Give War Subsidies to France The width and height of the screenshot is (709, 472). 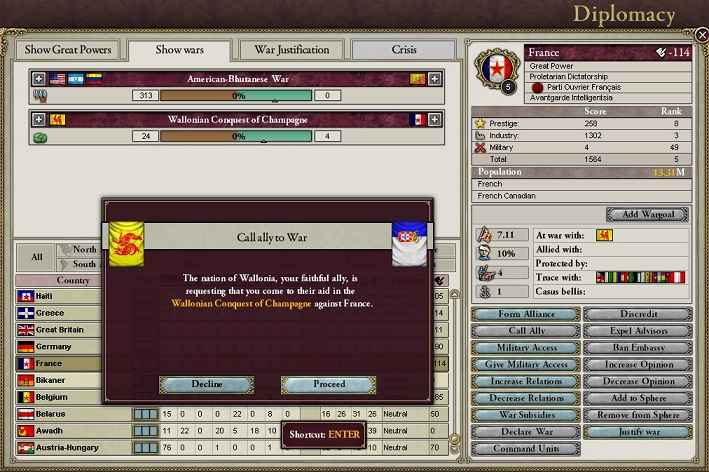coord(525,415)
